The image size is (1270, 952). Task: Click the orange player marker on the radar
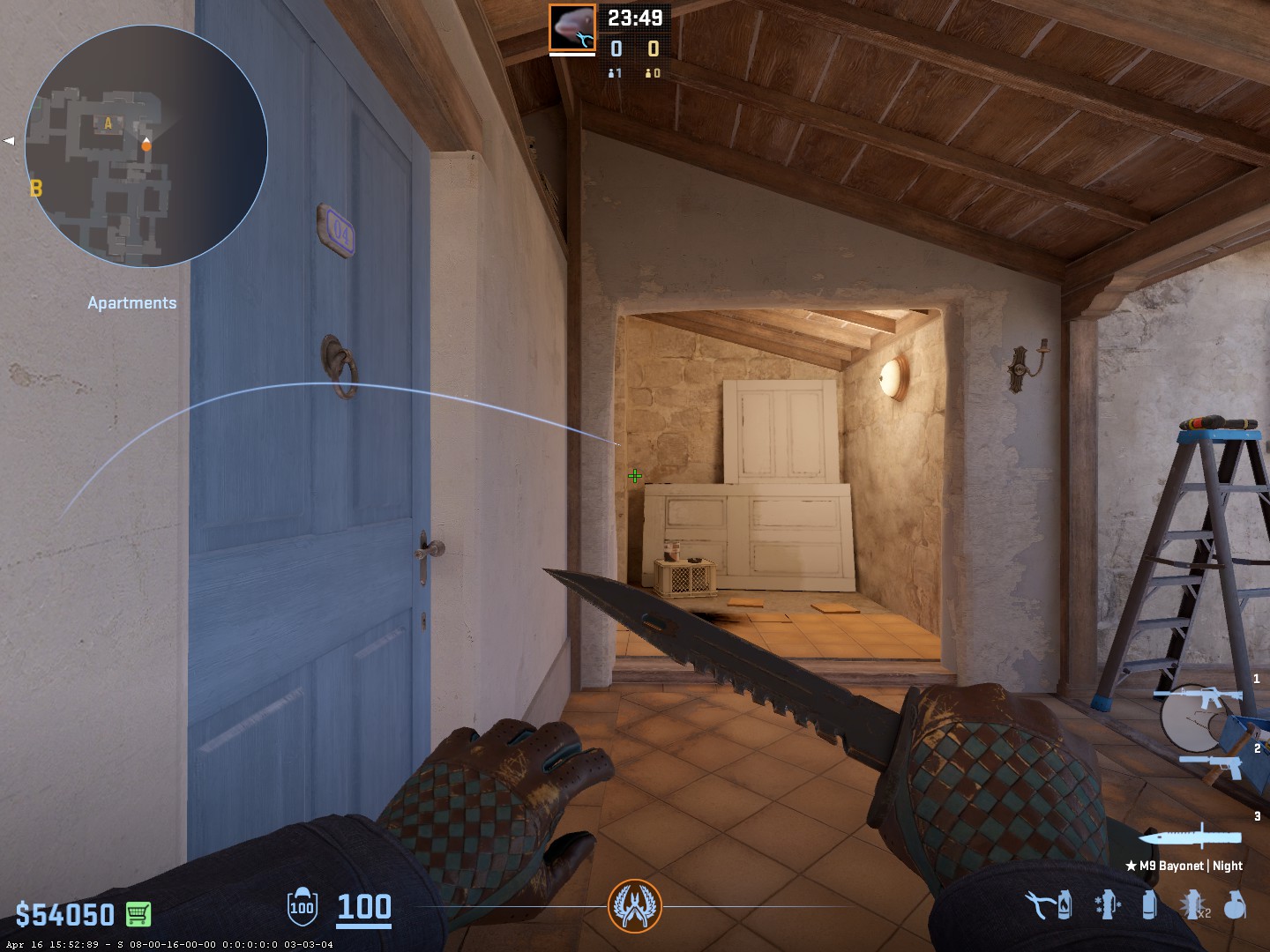[x=146, y=145]
